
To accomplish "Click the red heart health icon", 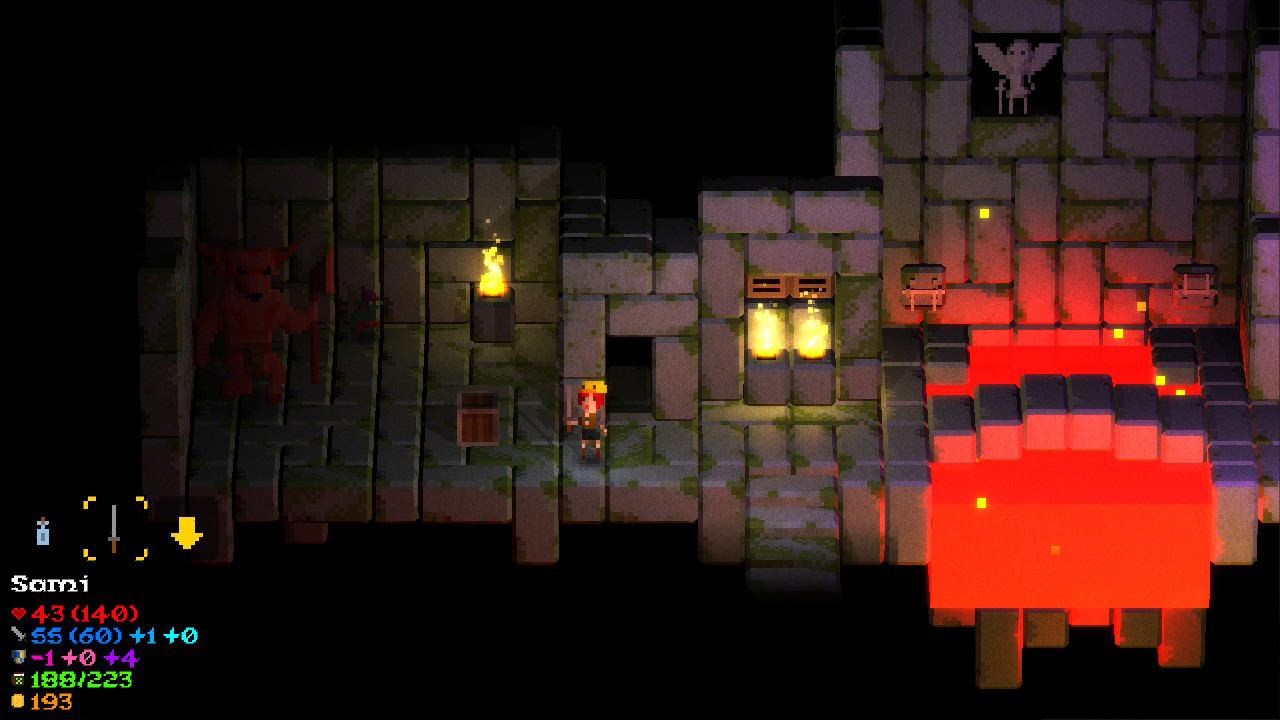I will [17, 613].
